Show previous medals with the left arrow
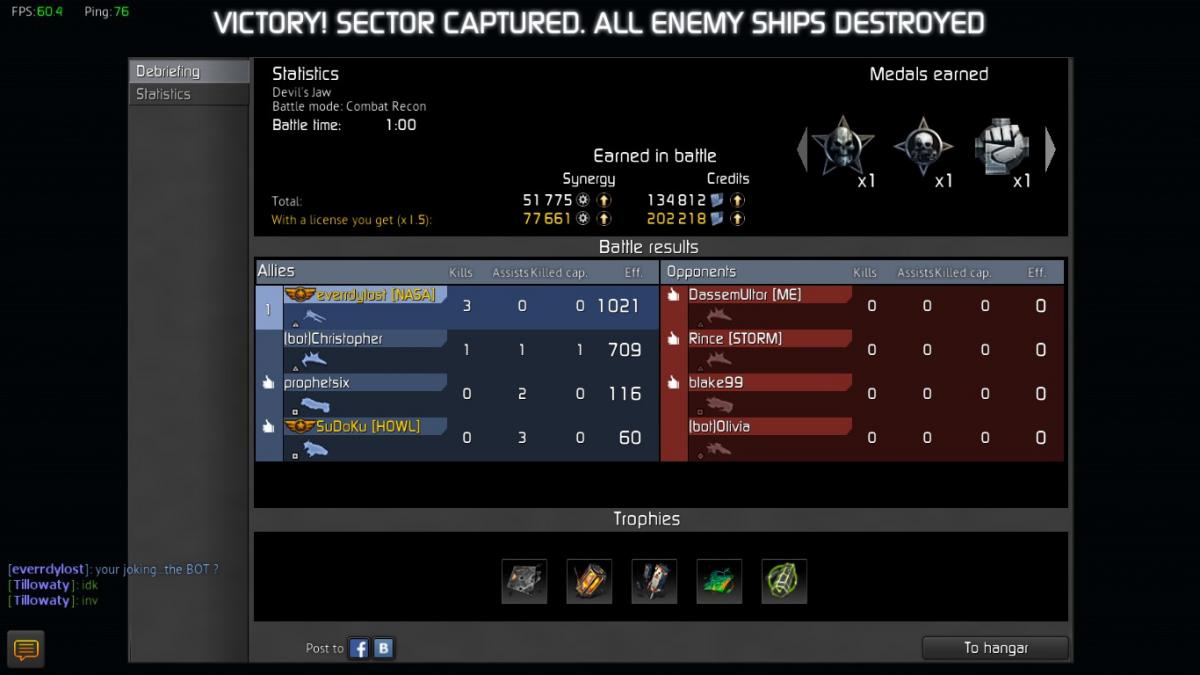1200x675 pixels. click(x=801, y=149)
